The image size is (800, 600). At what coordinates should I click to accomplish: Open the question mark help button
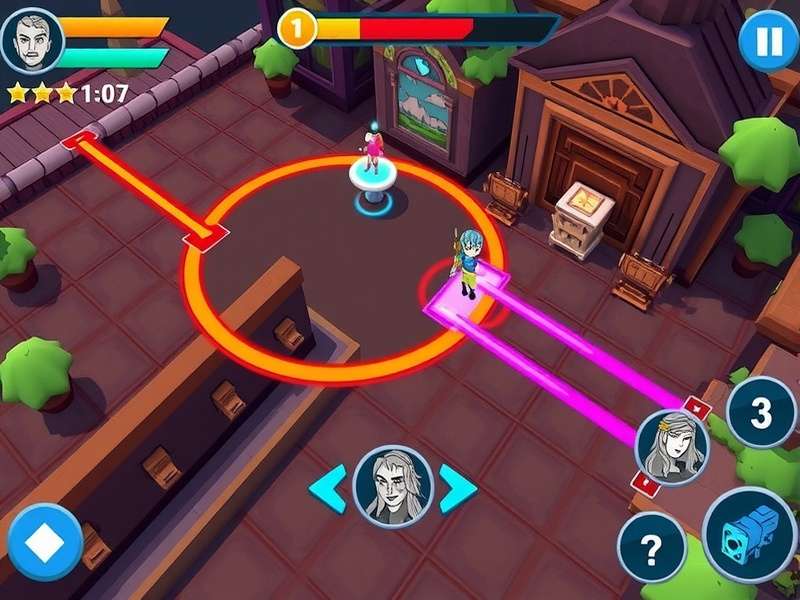point(651,547)
